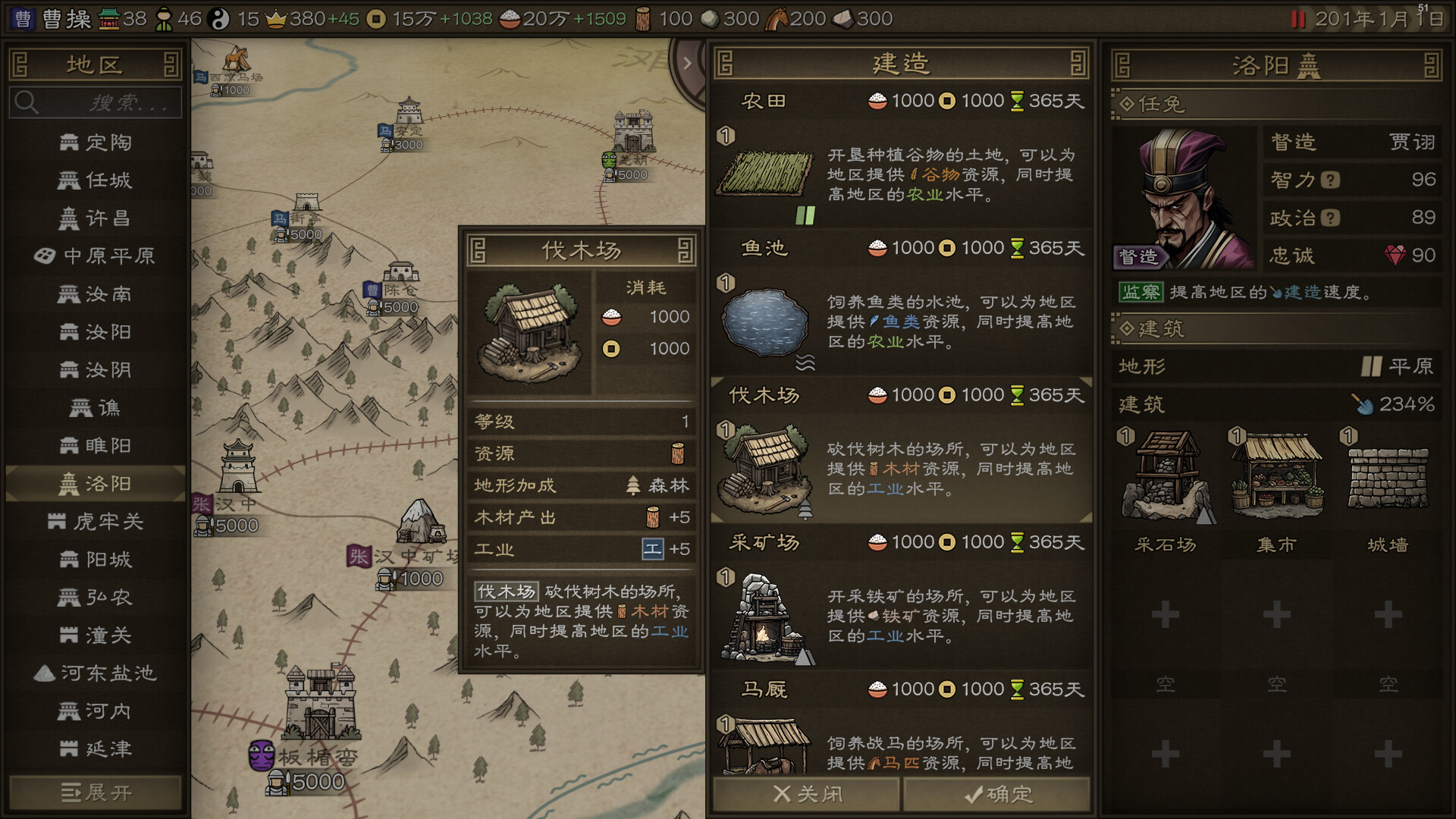
Task: Click 贾诩's overseer portrait
Action: point(1185,199)
